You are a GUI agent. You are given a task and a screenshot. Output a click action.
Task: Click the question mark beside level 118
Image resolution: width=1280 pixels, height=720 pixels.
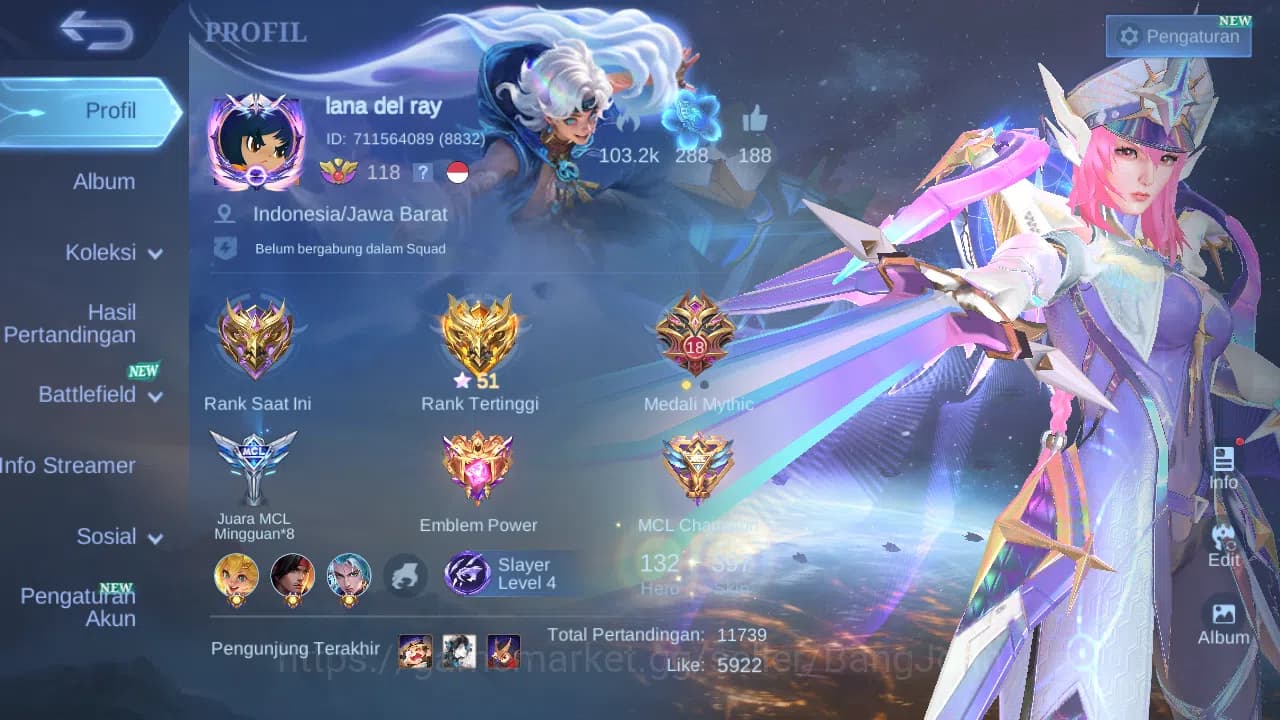[x=423, y=172]
